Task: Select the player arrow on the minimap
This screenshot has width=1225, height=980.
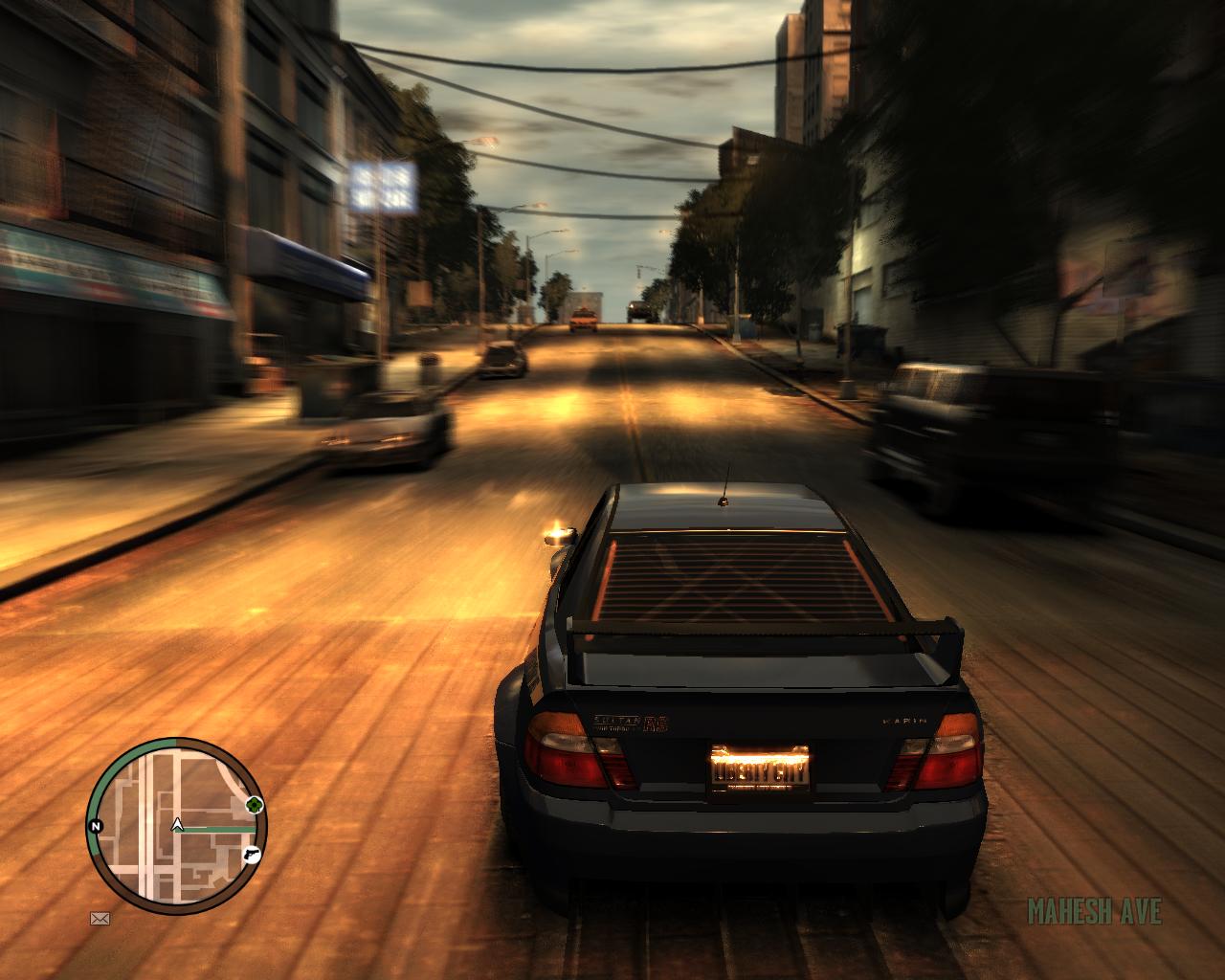Action: (177, 825)
